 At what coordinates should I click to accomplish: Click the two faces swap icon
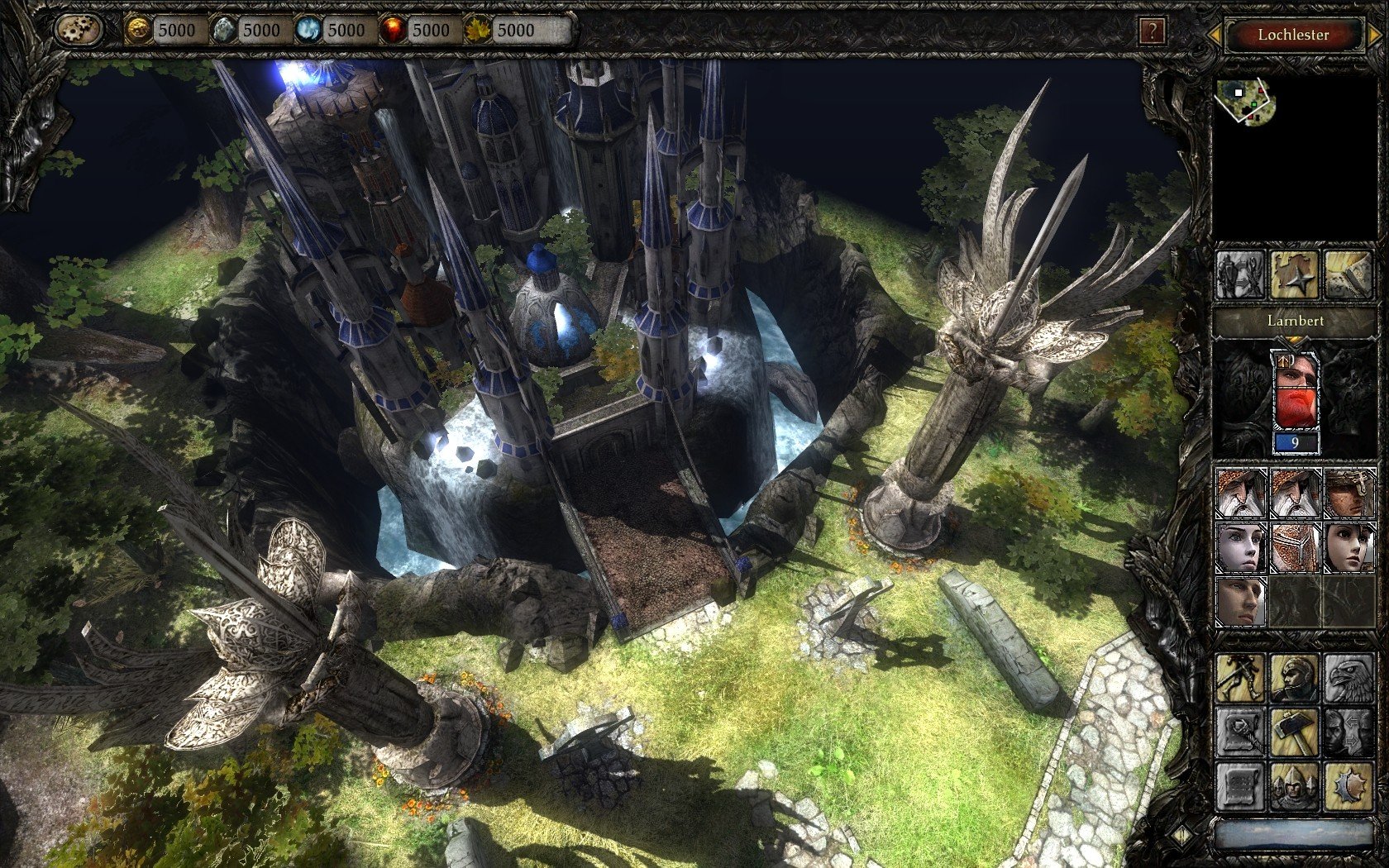point(1348,732)
